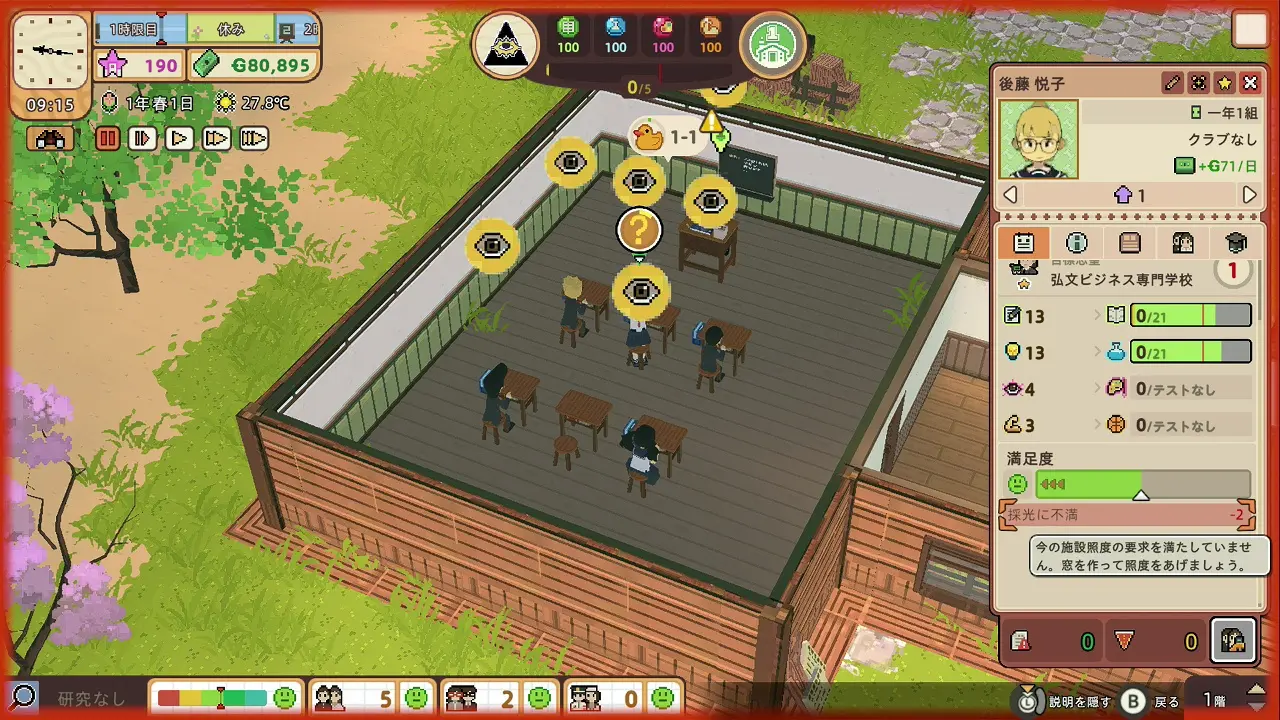Click the student portrait button in panel footer
This screenshot has width=1280, height=720.
point(1232,641)
